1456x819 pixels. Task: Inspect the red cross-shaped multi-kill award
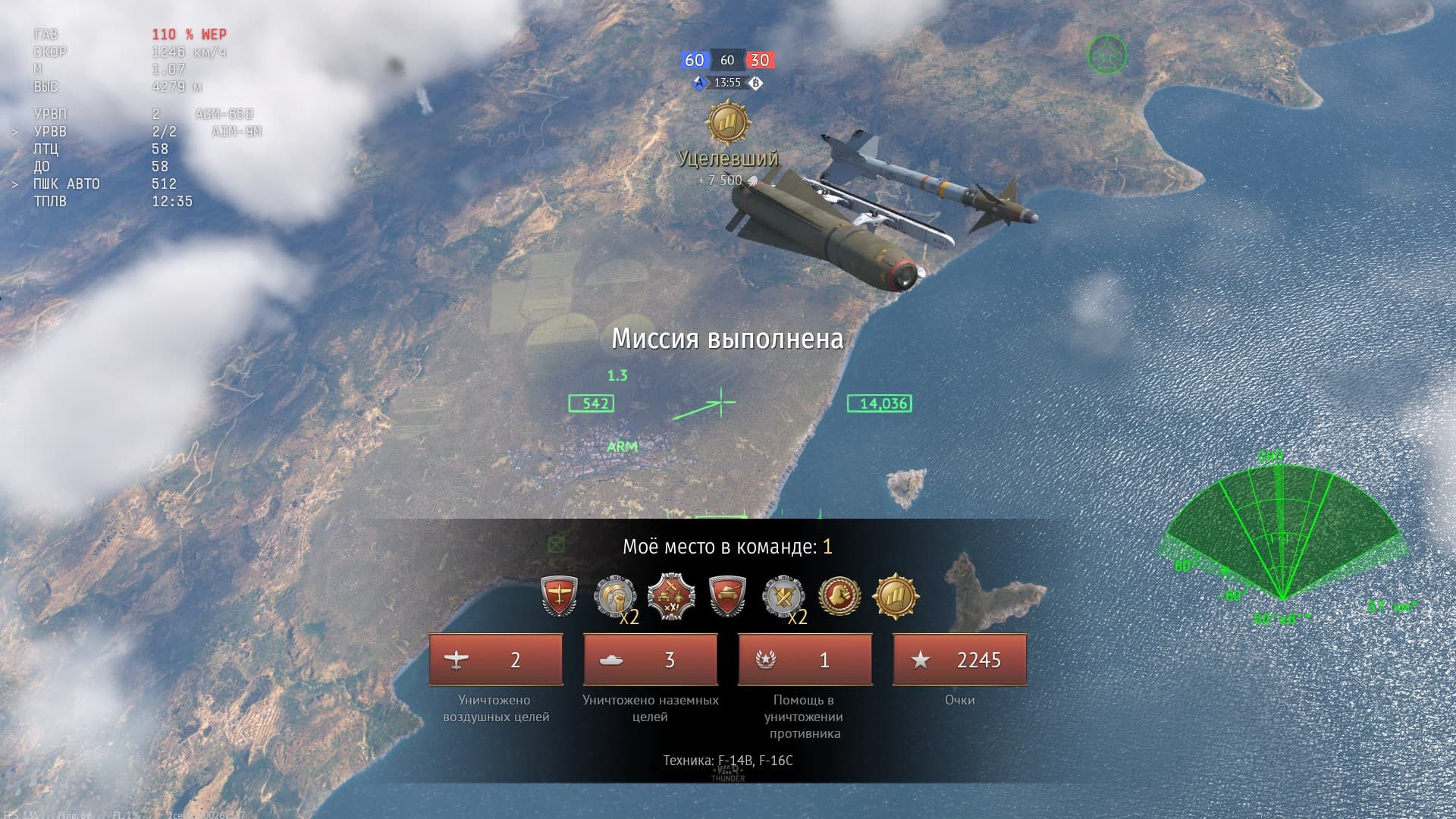[x=671, y=596]
